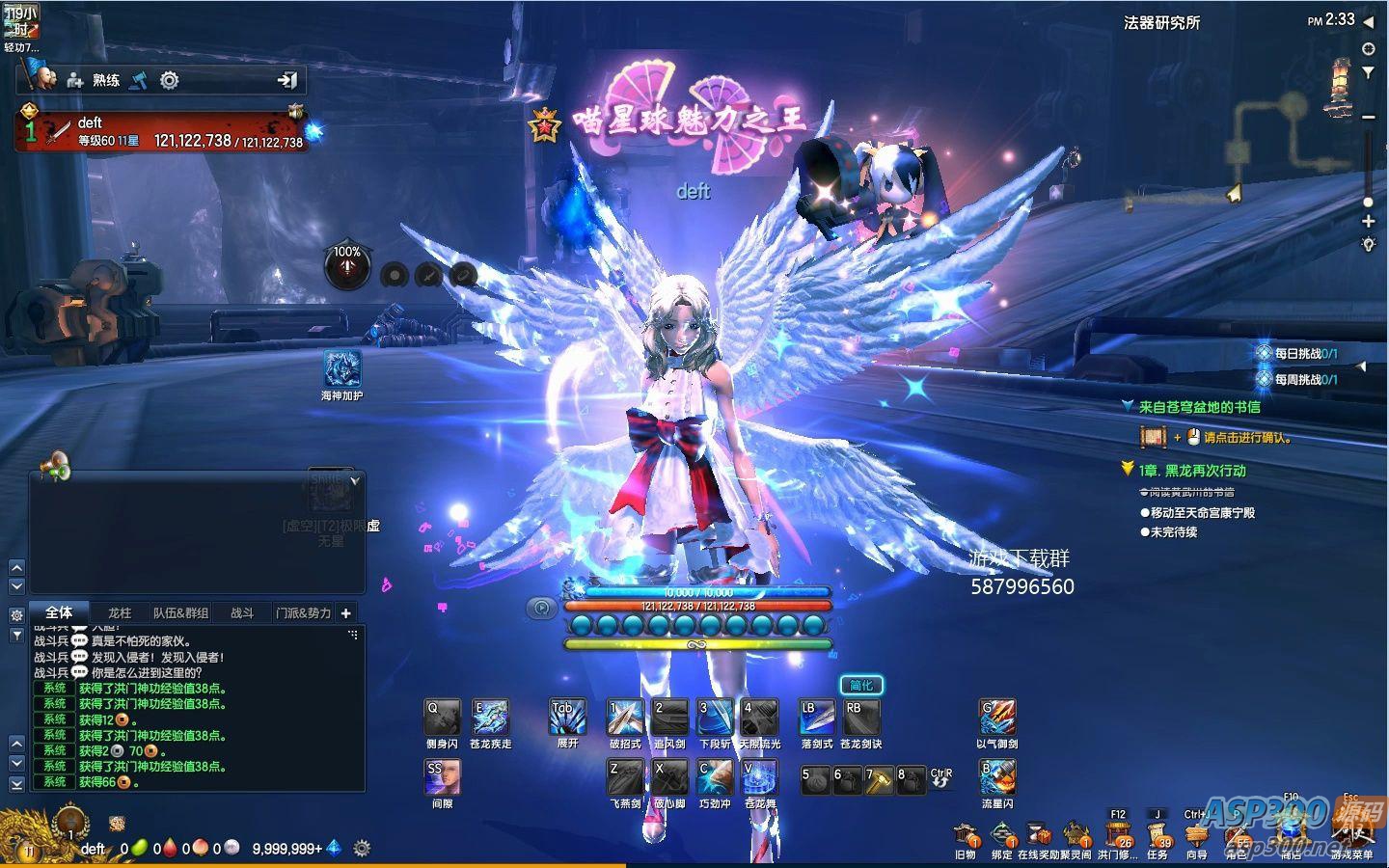
Task: Switch to the 队伍&群组 chat tab
Action: tap(180, 612)
